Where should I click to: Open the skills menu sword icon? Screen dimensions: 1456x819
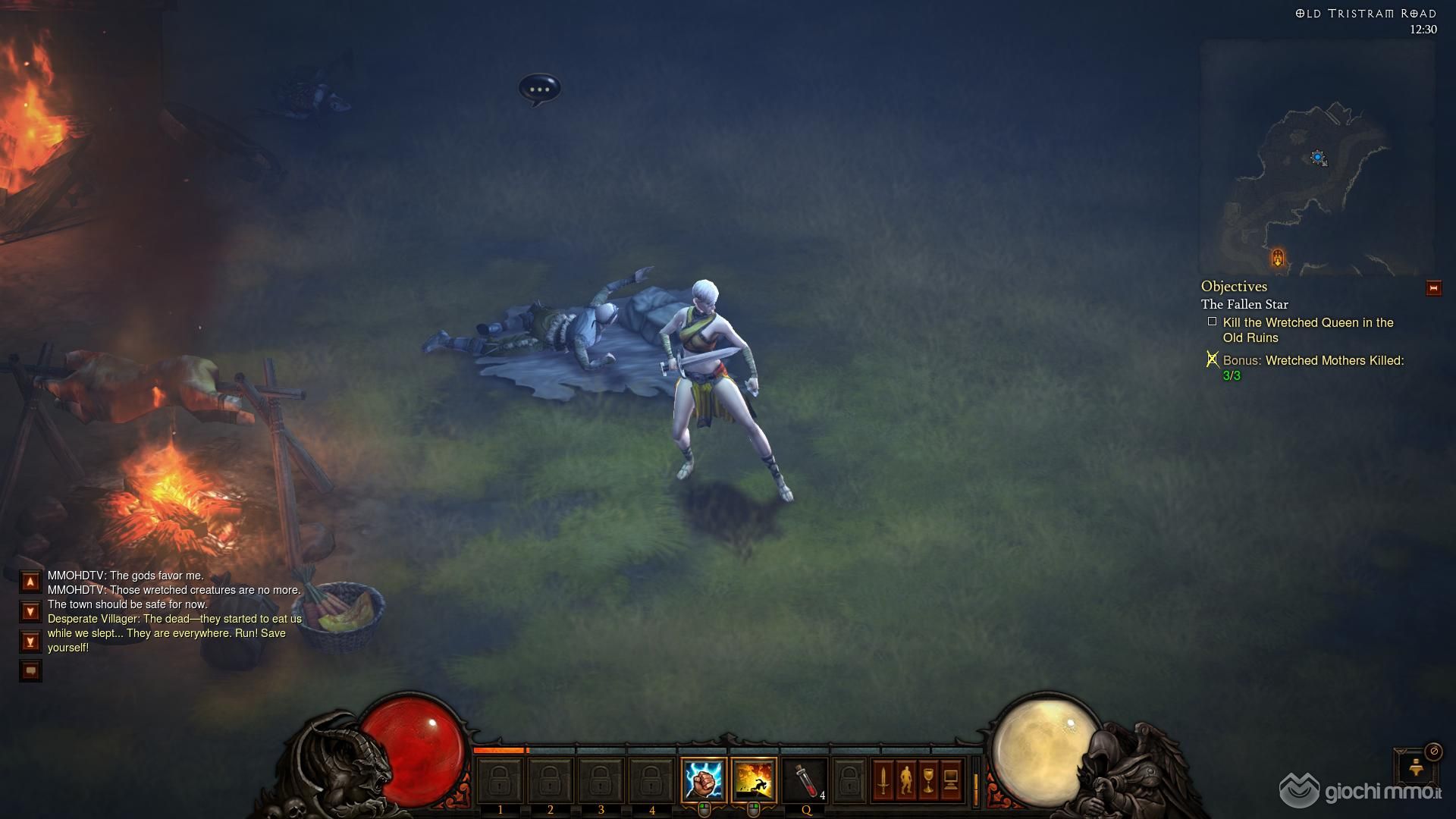click(883, 780)
